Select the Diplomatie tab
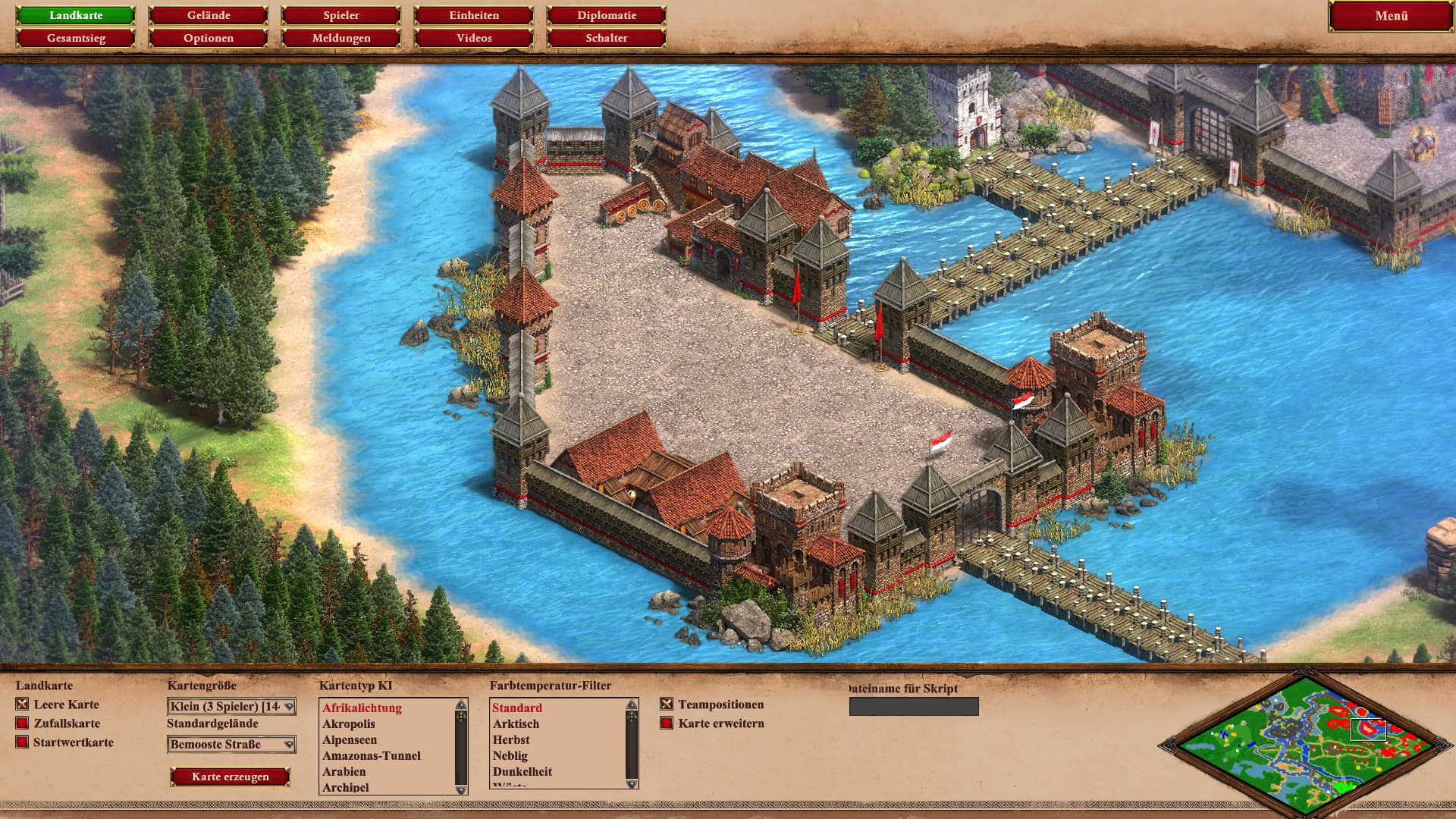The height and width of the screenshot is (819, 1456). tap(607, 15)
